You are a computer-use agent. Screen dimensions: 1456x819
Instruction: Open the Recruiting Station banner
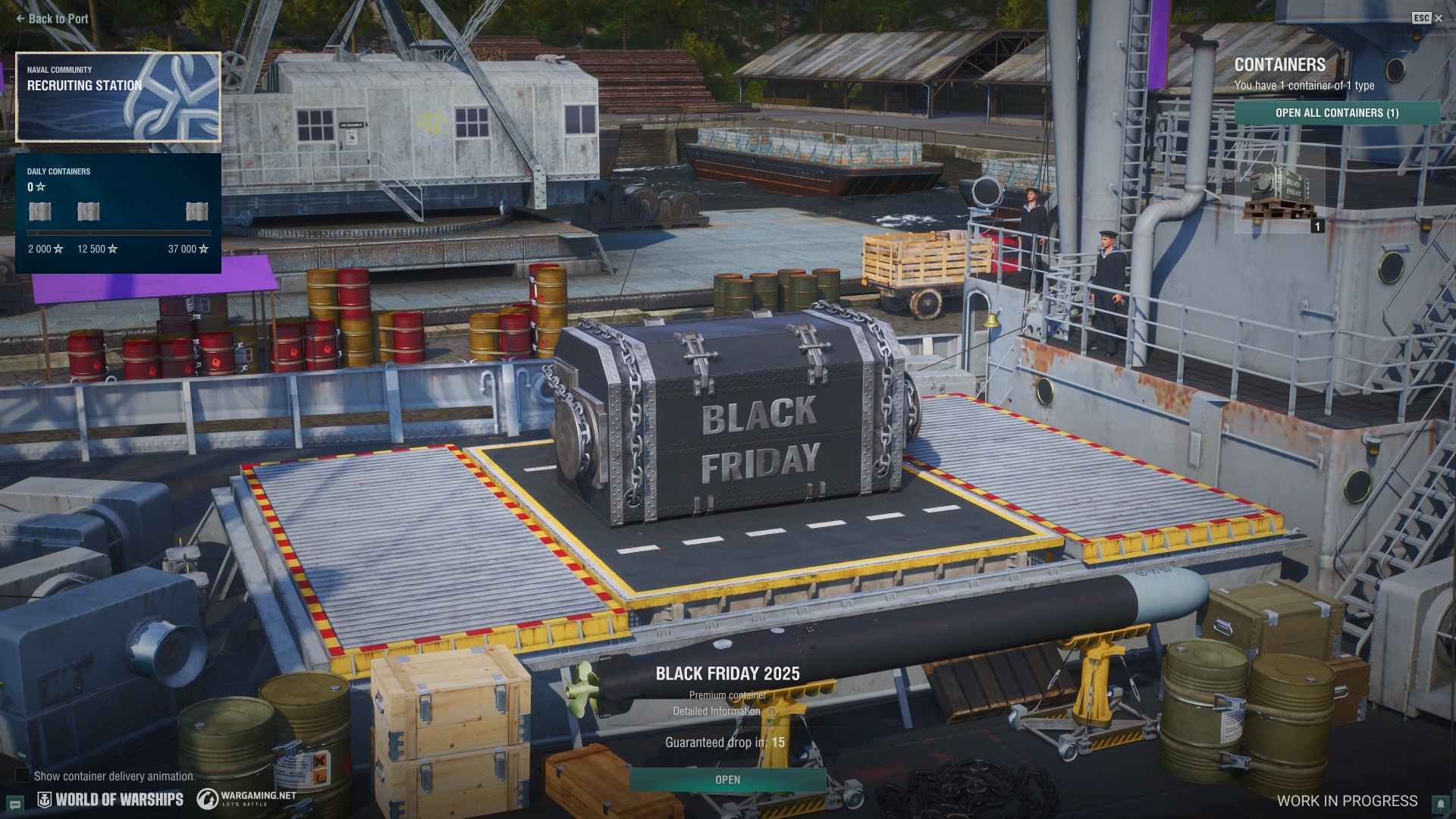118,97
